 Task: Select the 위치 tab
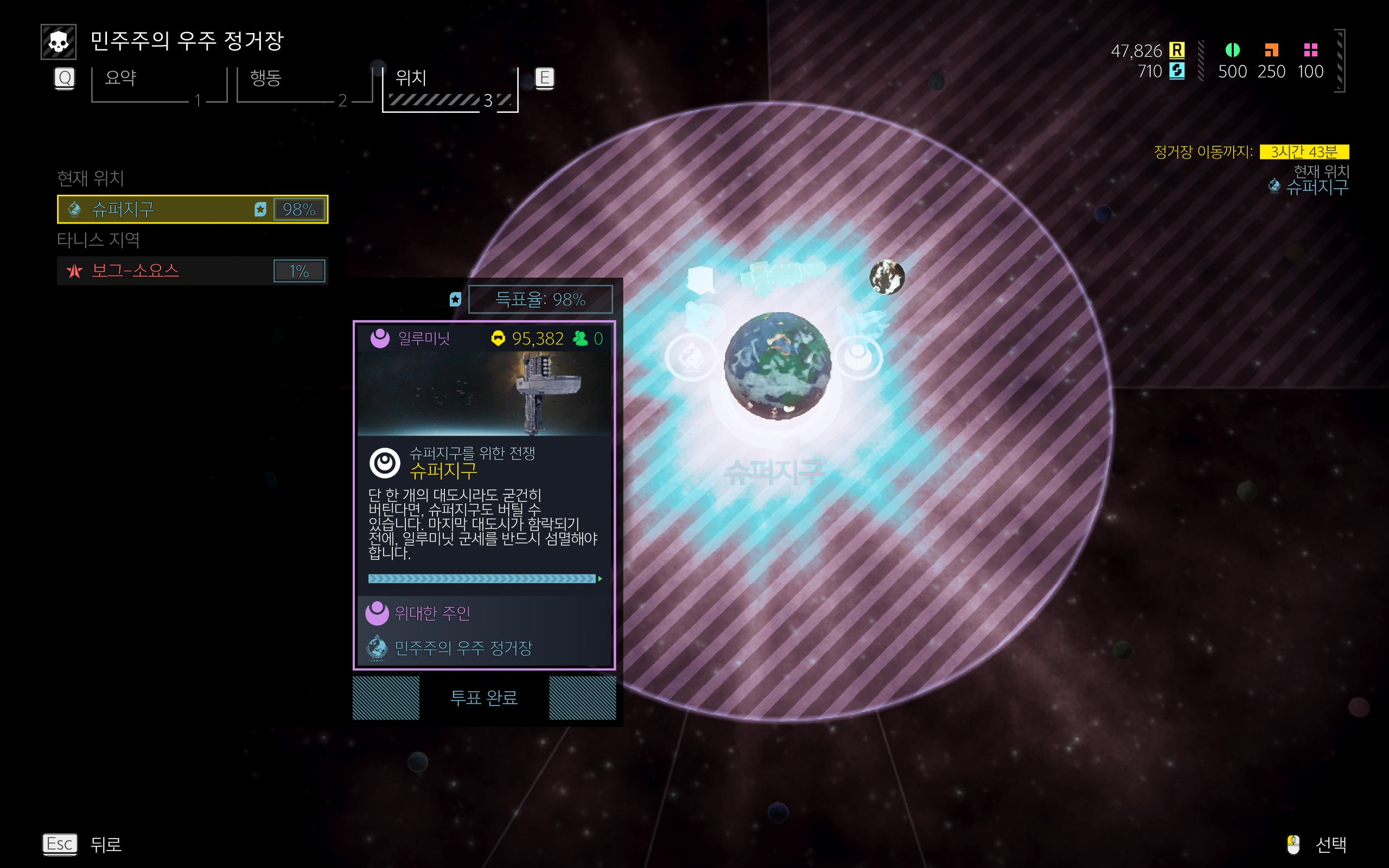click(450, 86)
